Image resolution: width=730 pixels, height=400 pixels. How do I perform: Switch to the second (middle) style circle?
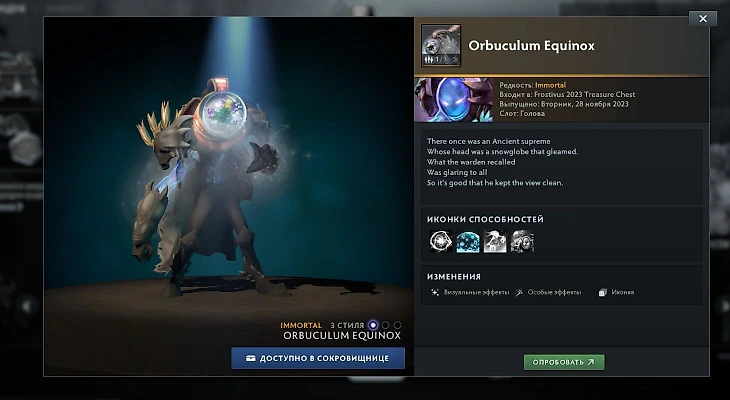click(385, 325)
